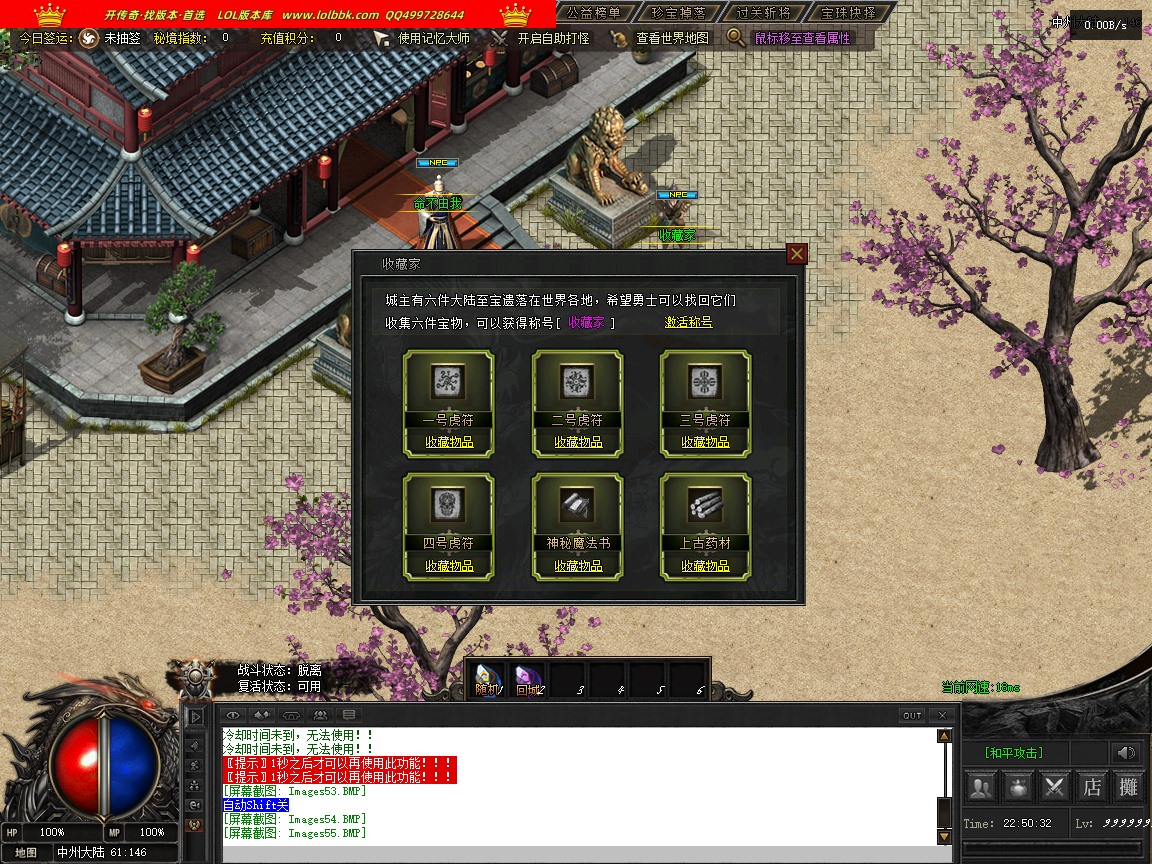
Task: Collect the 上古药材 item
Action: click(705, 566)
